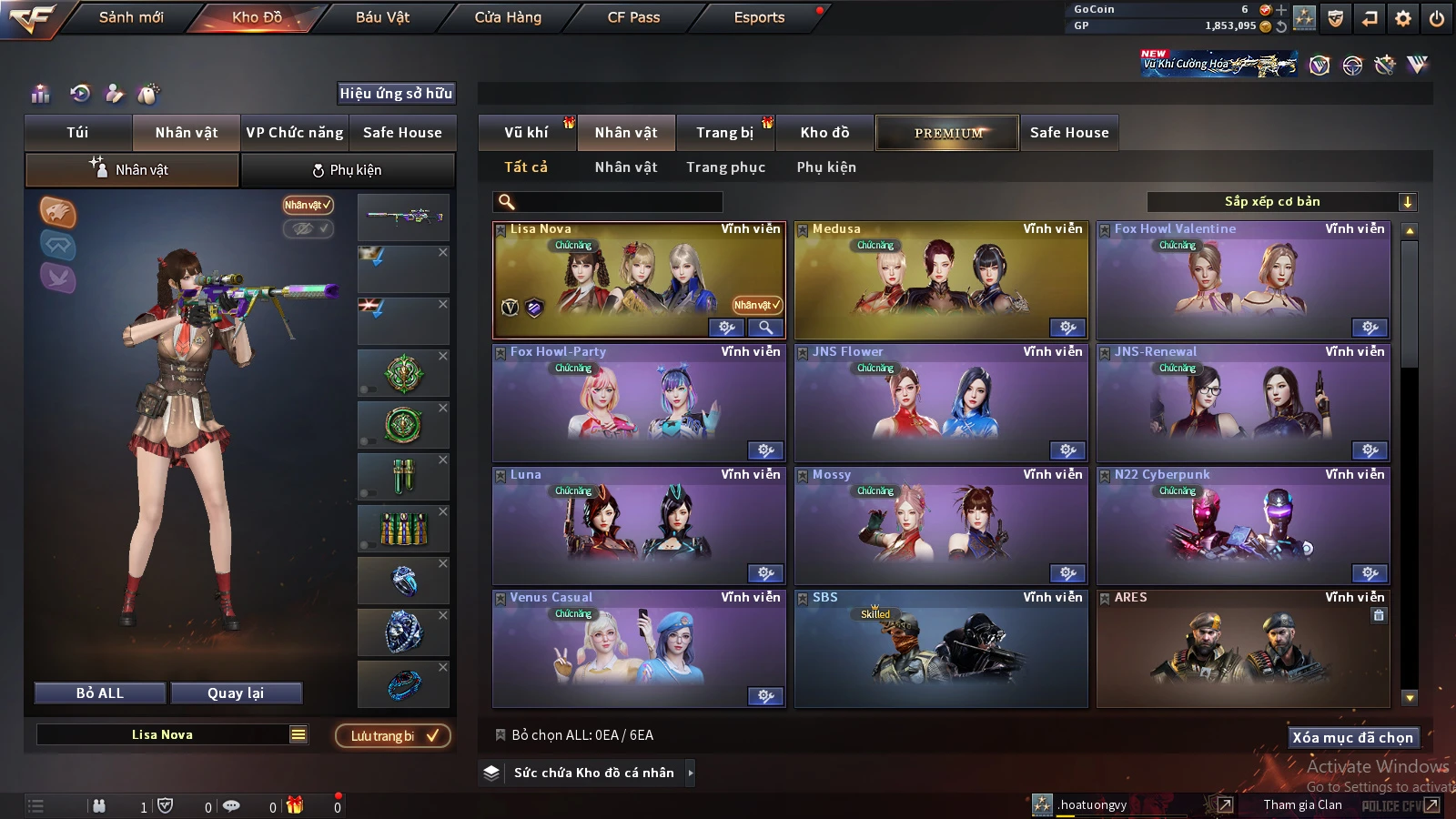Delete selection with Xóa mục đã chọn
Viewport: 1456px width, 819px height.
1352,737
